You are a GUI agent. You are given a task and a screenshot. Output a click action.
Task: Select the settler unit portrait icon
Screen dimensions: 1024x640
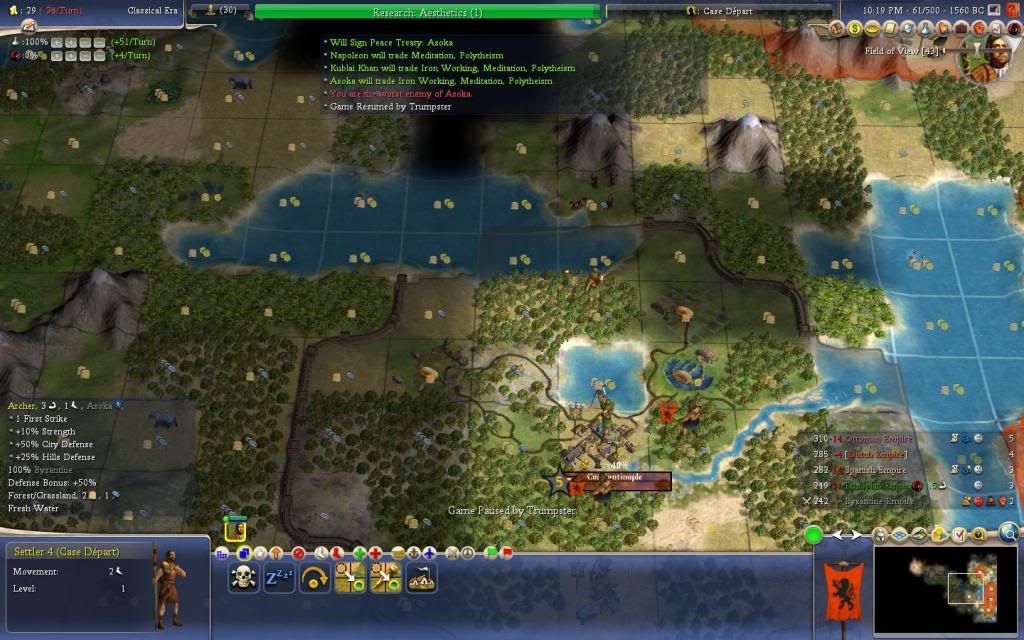tap(235, 530)
